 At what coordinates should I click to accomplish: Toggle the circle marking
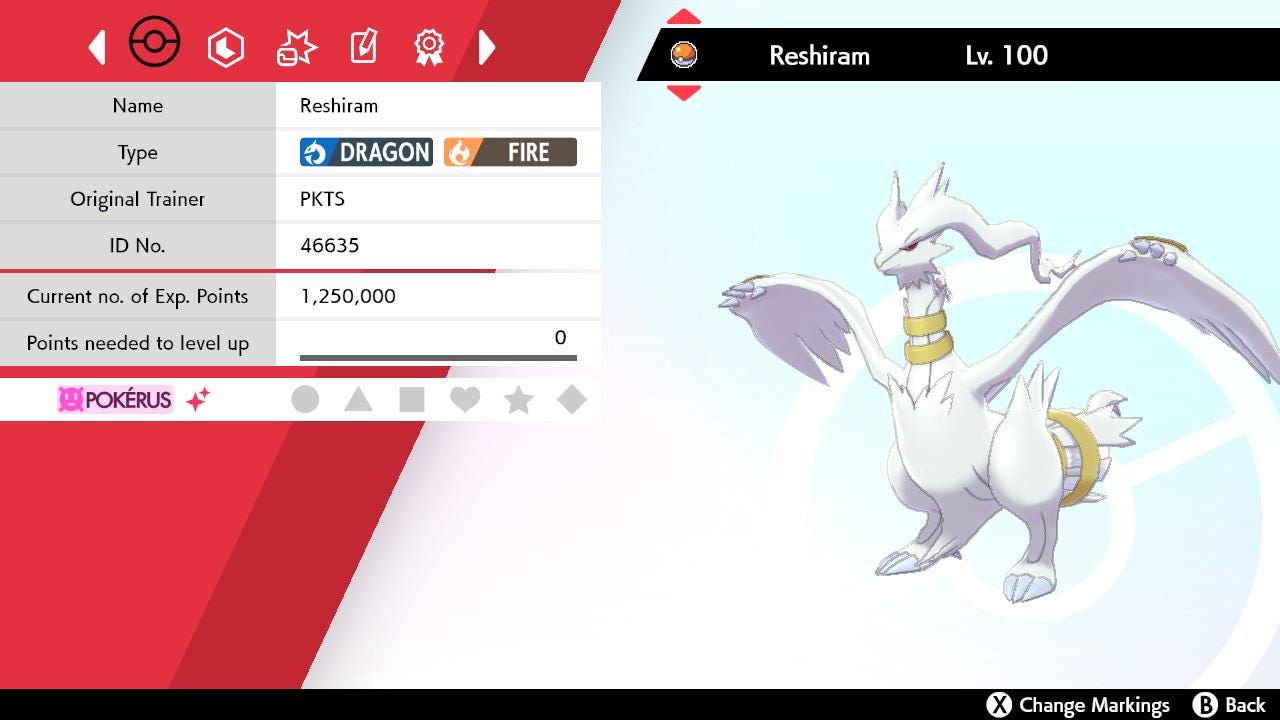[305, 400]
